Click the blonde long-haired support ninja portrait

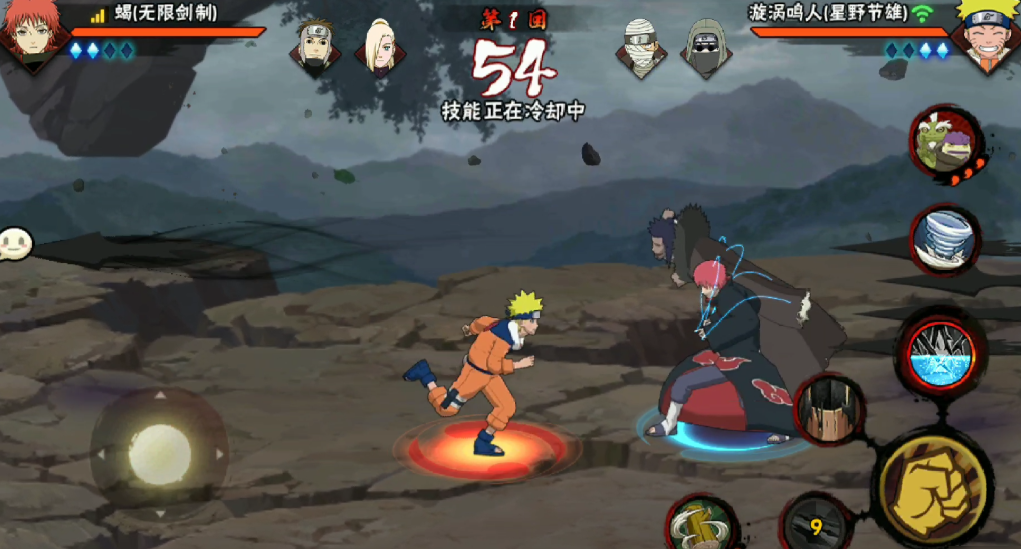[x=381, y=45]
